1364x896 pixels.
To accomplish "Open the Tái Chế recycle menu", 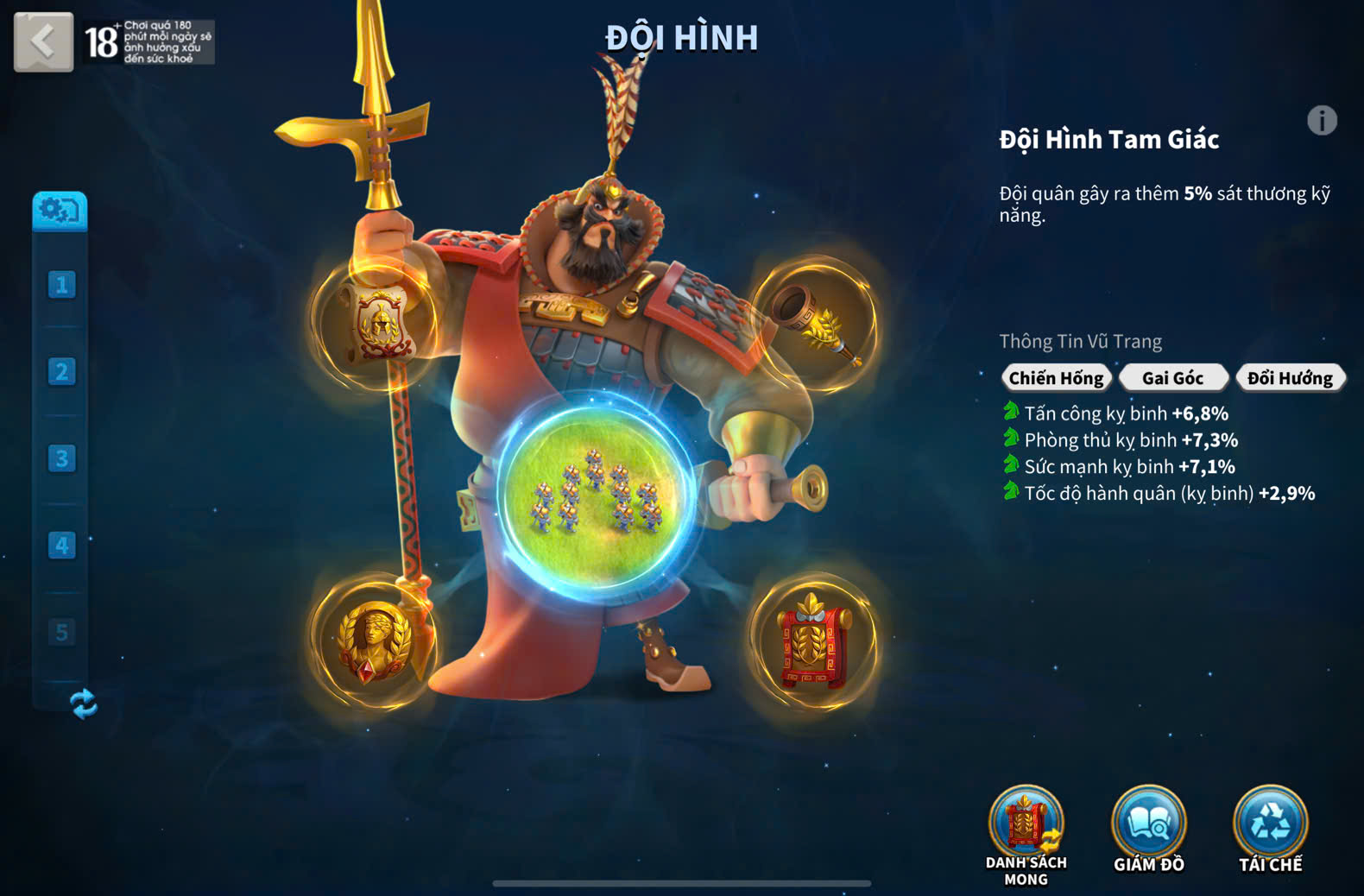I will (1270, 824).
